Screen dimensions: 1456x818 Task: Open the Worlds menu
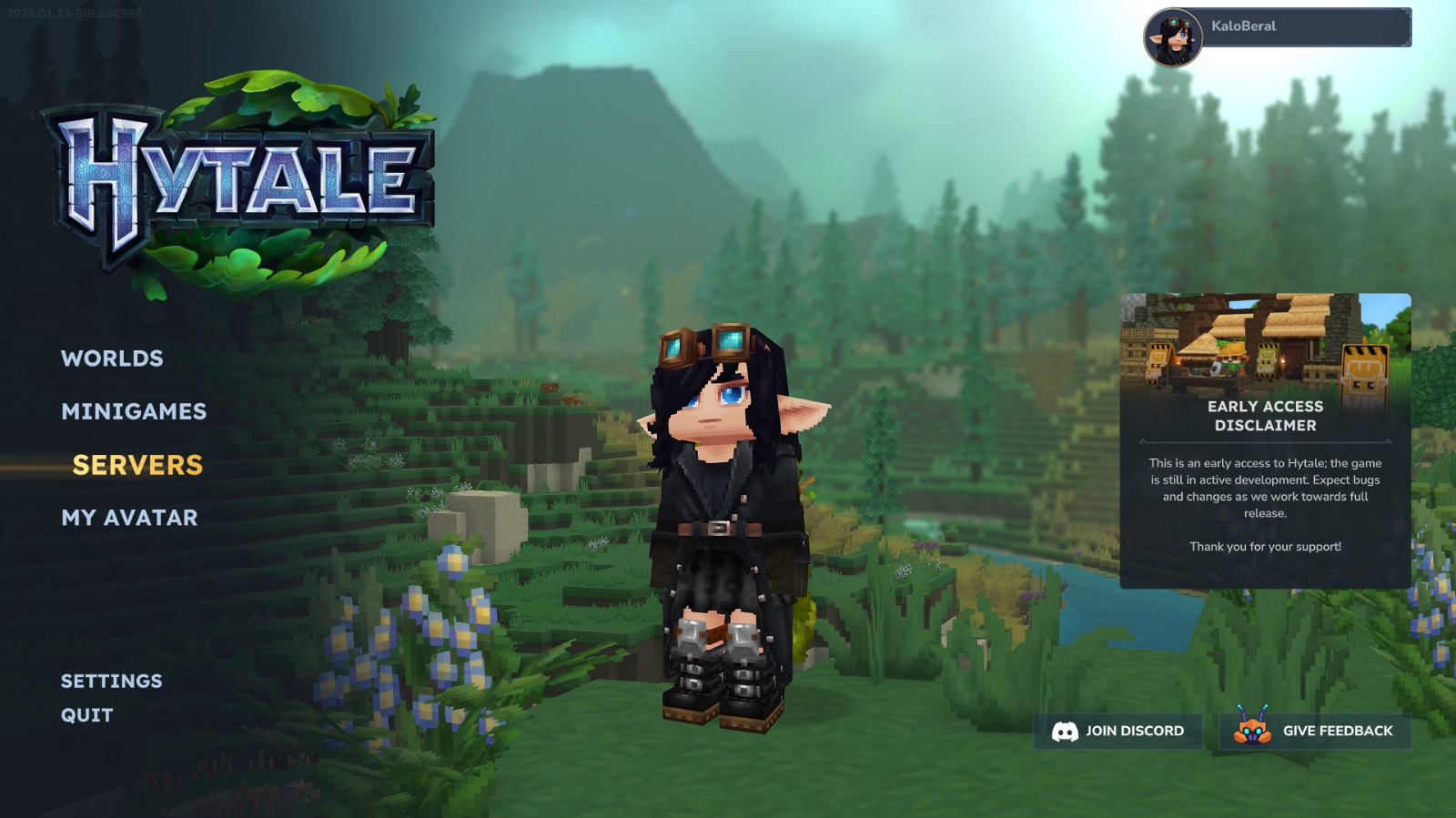[111, 359]
